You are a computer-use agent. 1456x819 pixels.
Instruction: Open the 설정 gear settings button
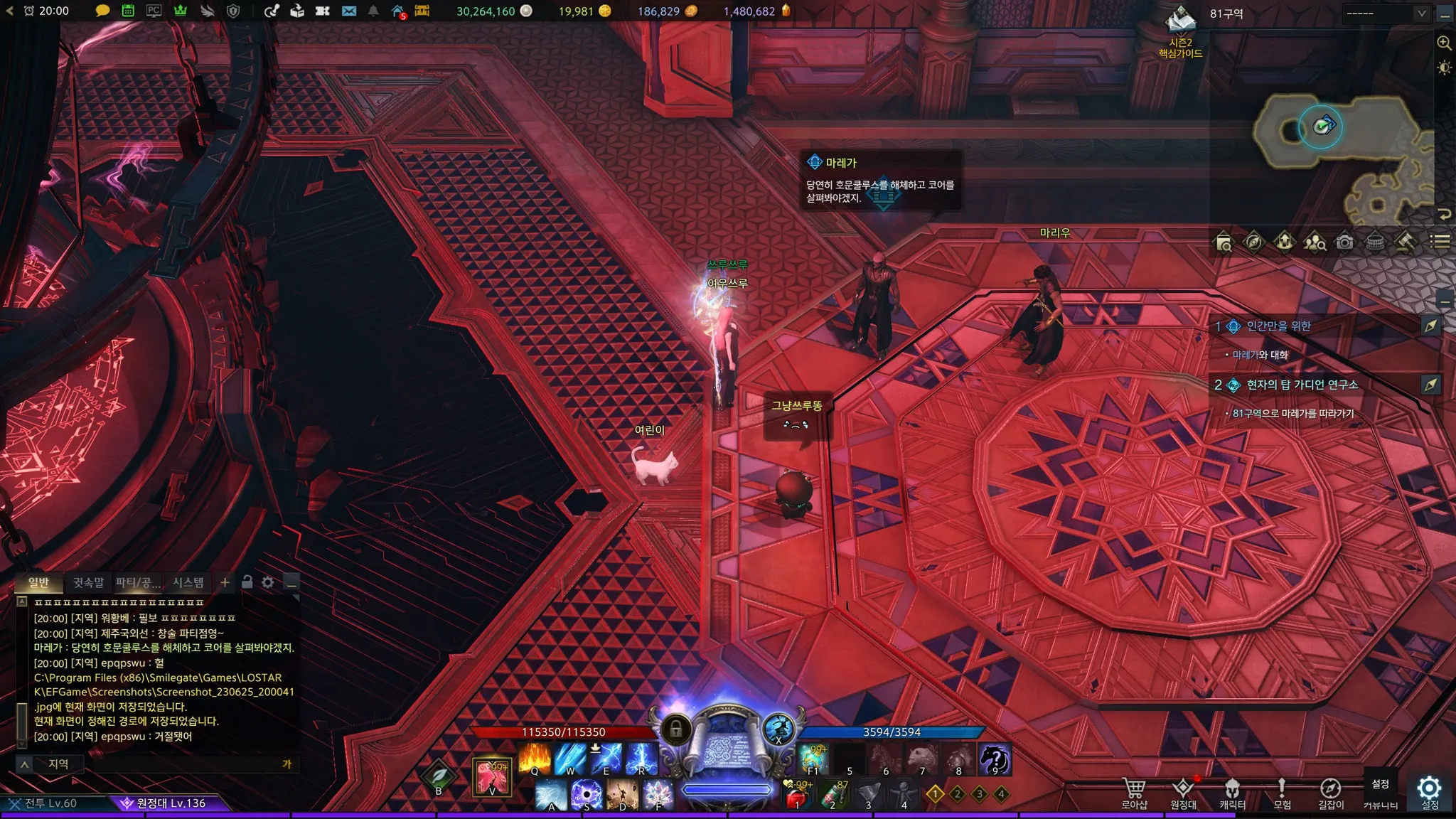coord(1429,791)
